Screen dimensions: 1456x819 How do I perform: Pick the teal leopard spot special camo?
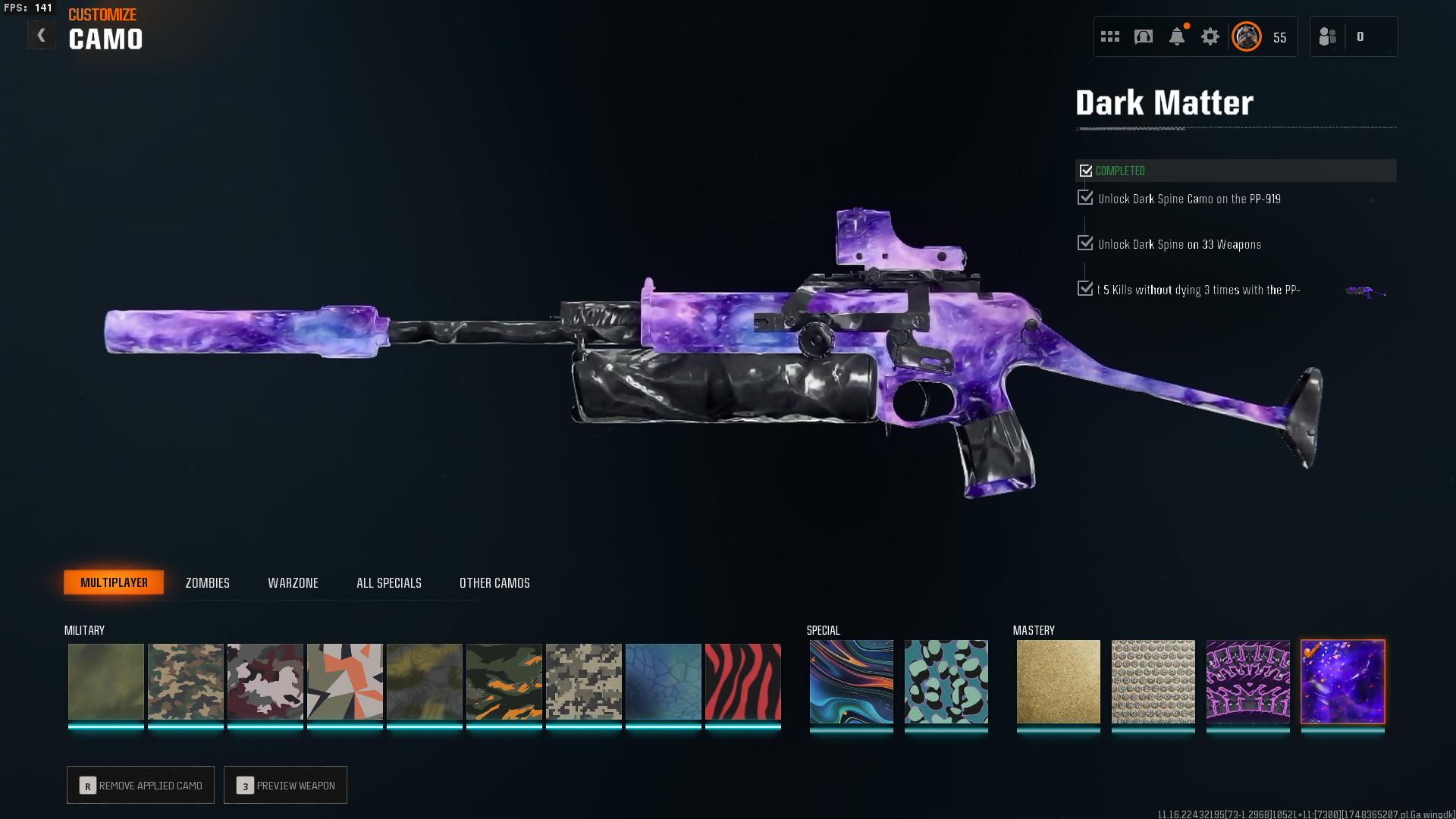[946, 681]
